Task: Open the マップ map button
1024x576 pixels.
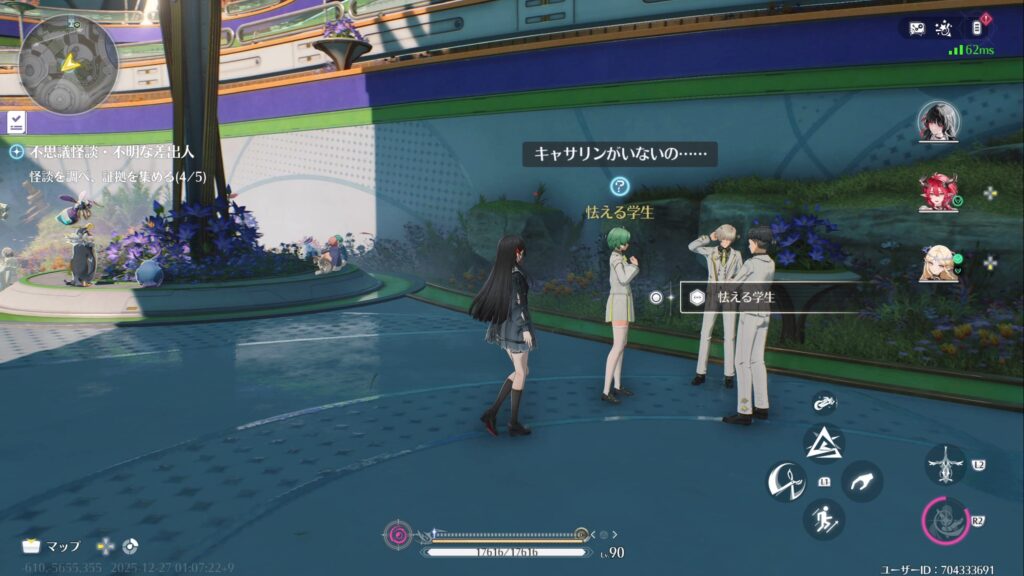Action: (52, 546)
